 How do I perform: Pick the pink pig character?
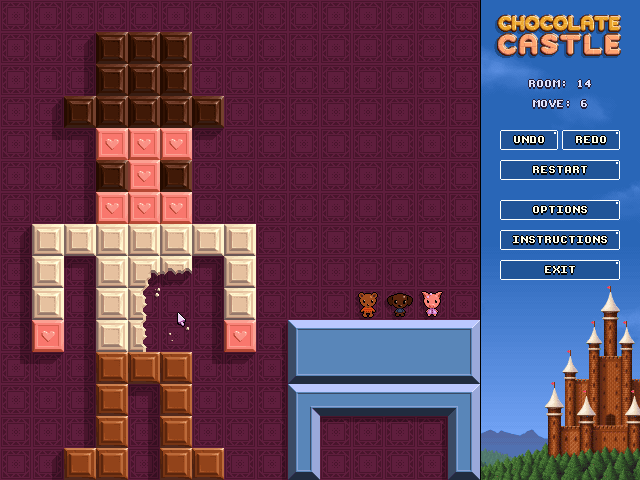click(x=432, y=304)
